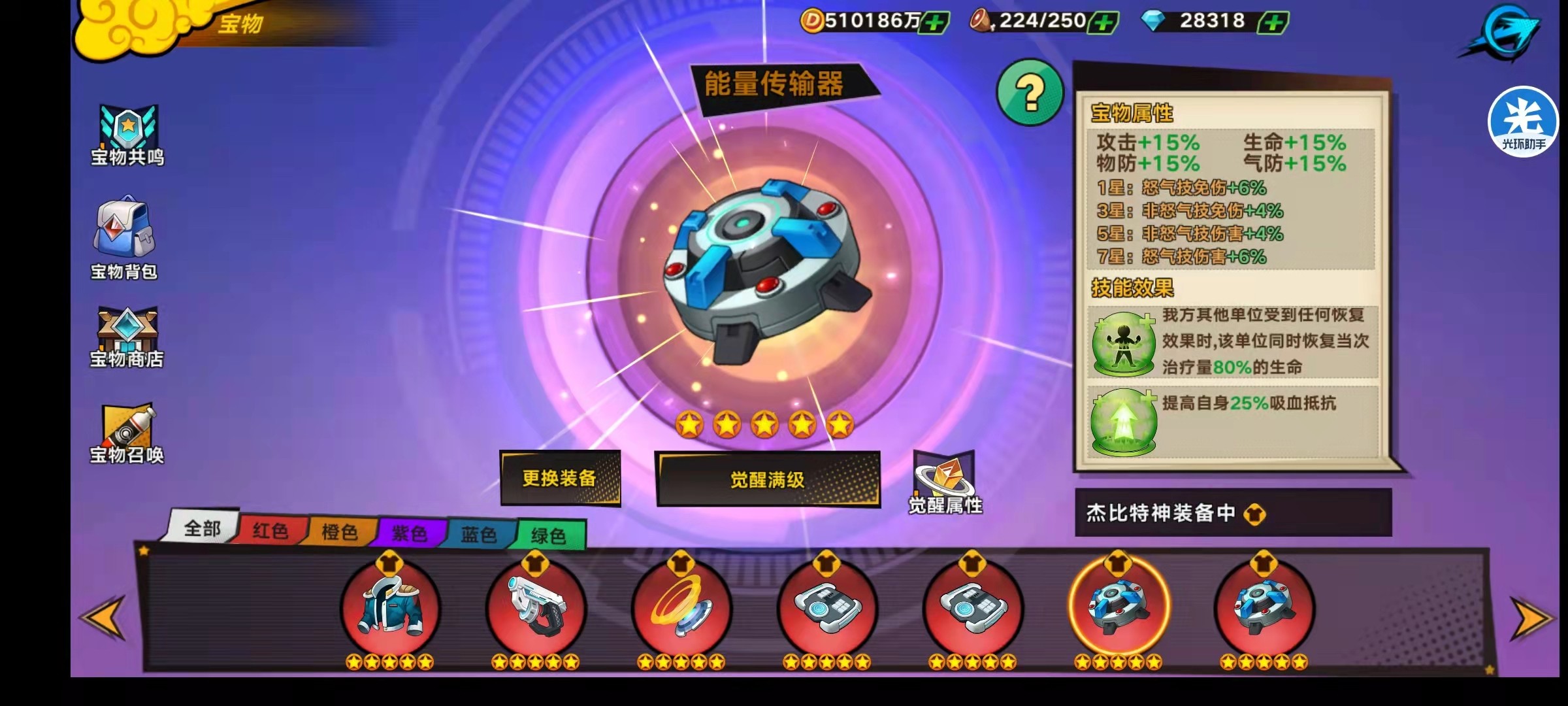Open the 宝物共鸣 panel
The width and height of the screenshot is (1568, 706).
128,134
